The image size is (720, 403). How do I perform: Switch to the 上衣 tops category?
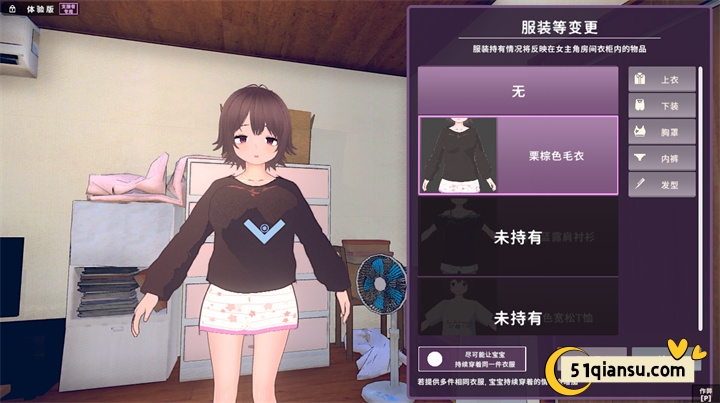pyautogui.click(x=662, y=78)
